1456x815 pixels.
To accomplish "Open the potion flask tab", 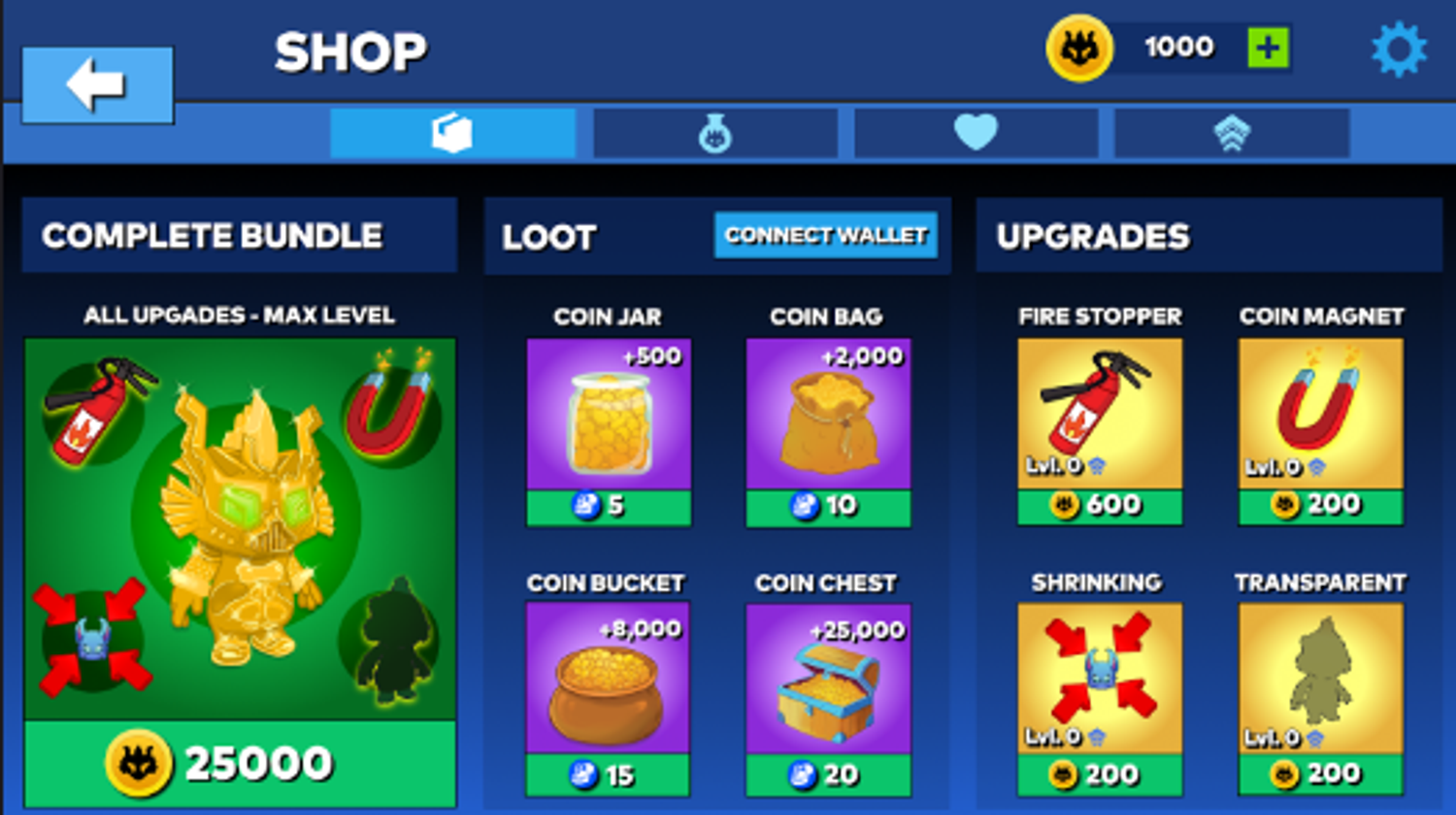I will [x=715, y=133].
